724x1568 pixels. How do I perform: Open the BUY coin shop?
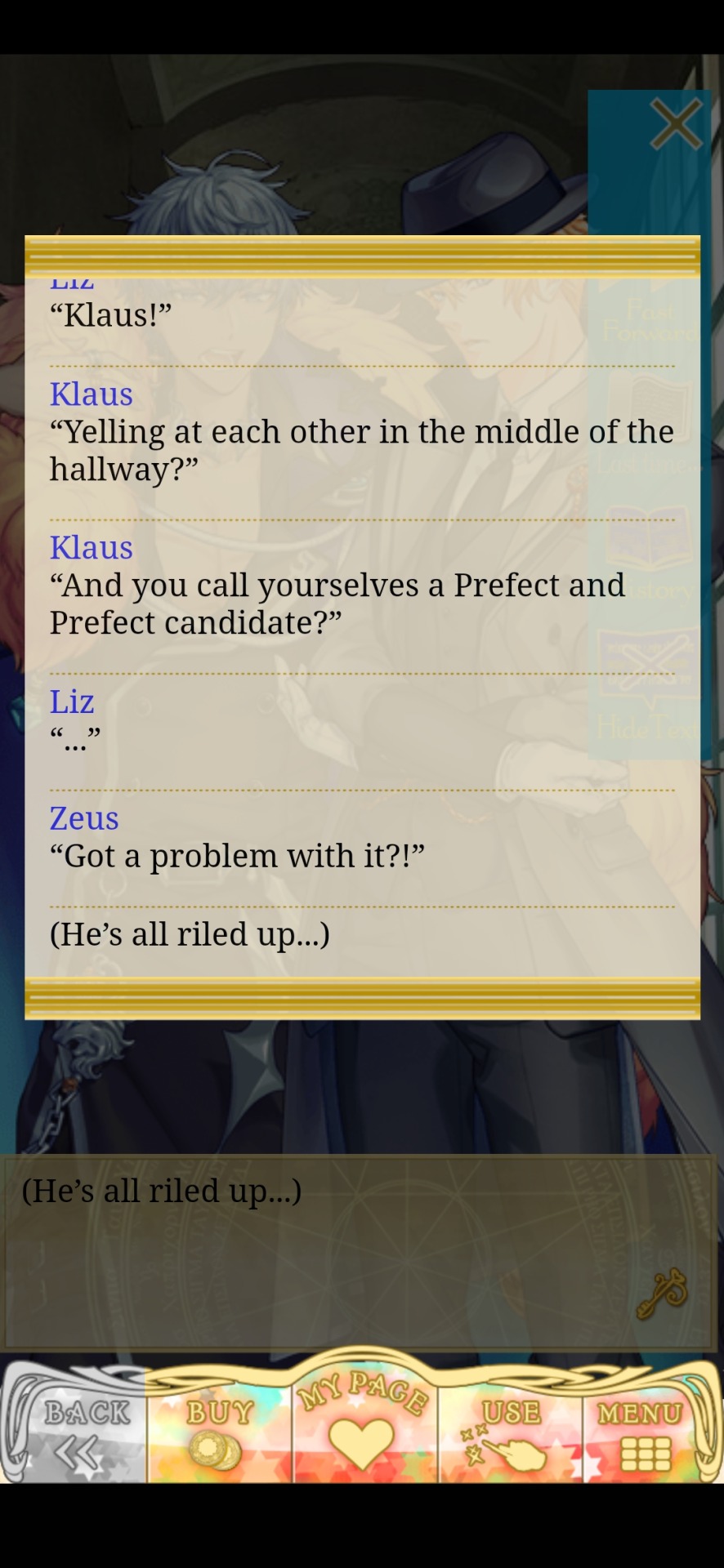(218, 1432)
